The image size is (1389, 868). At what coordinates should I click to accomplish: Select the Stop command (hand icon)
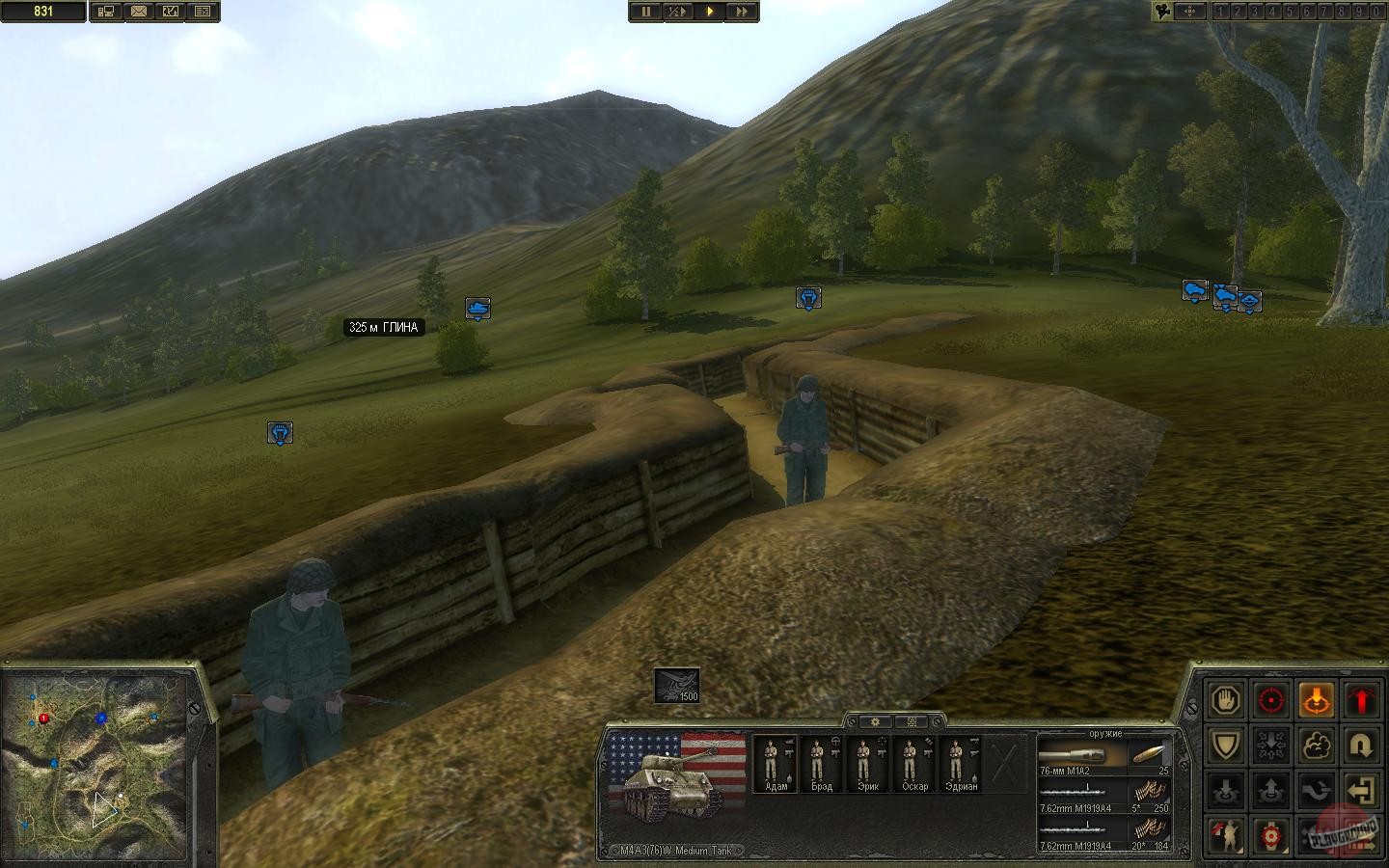point(1225,699)
